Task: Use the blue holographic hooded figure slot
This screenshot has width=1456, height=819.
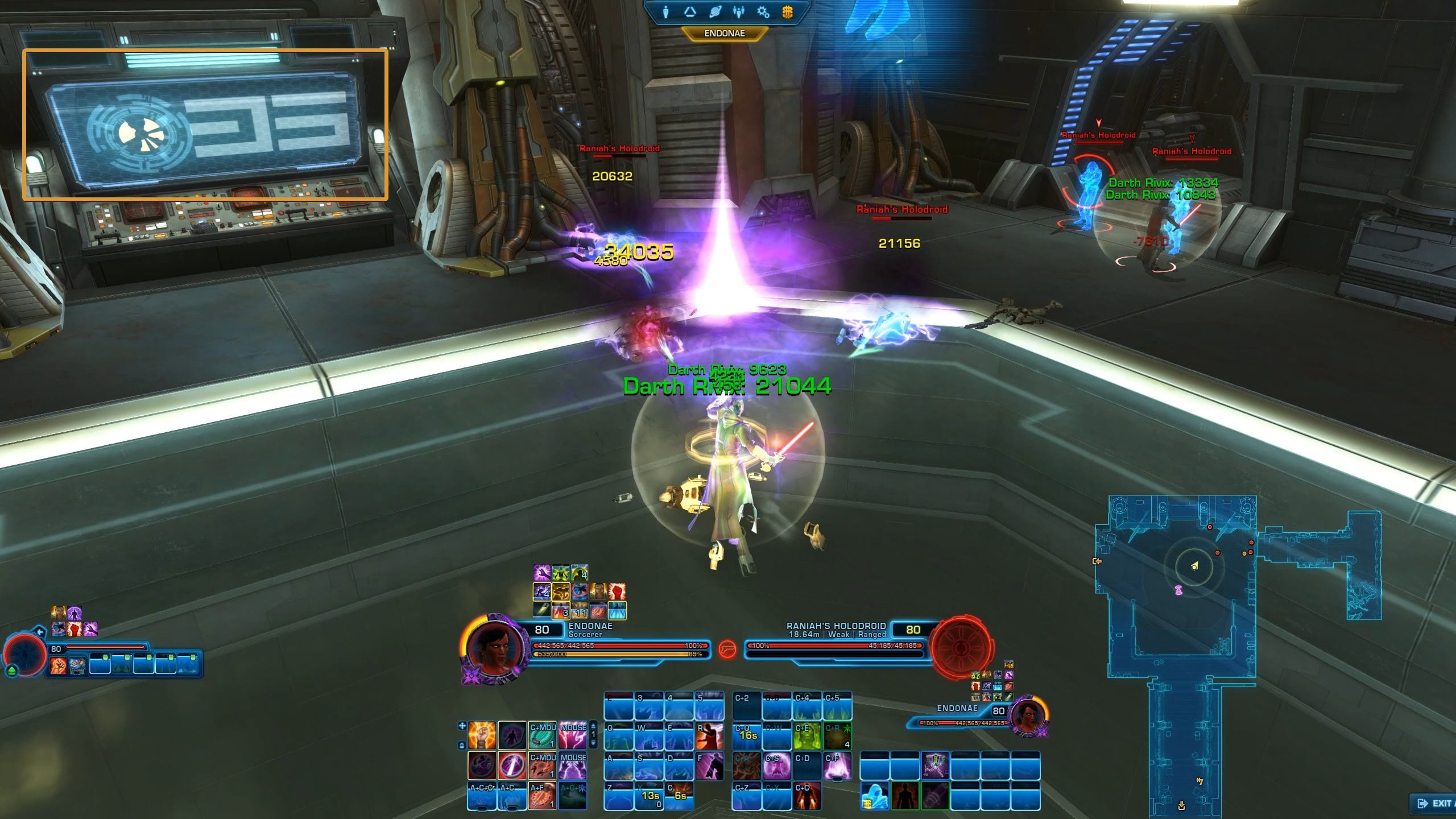Action: click(874, 796)
